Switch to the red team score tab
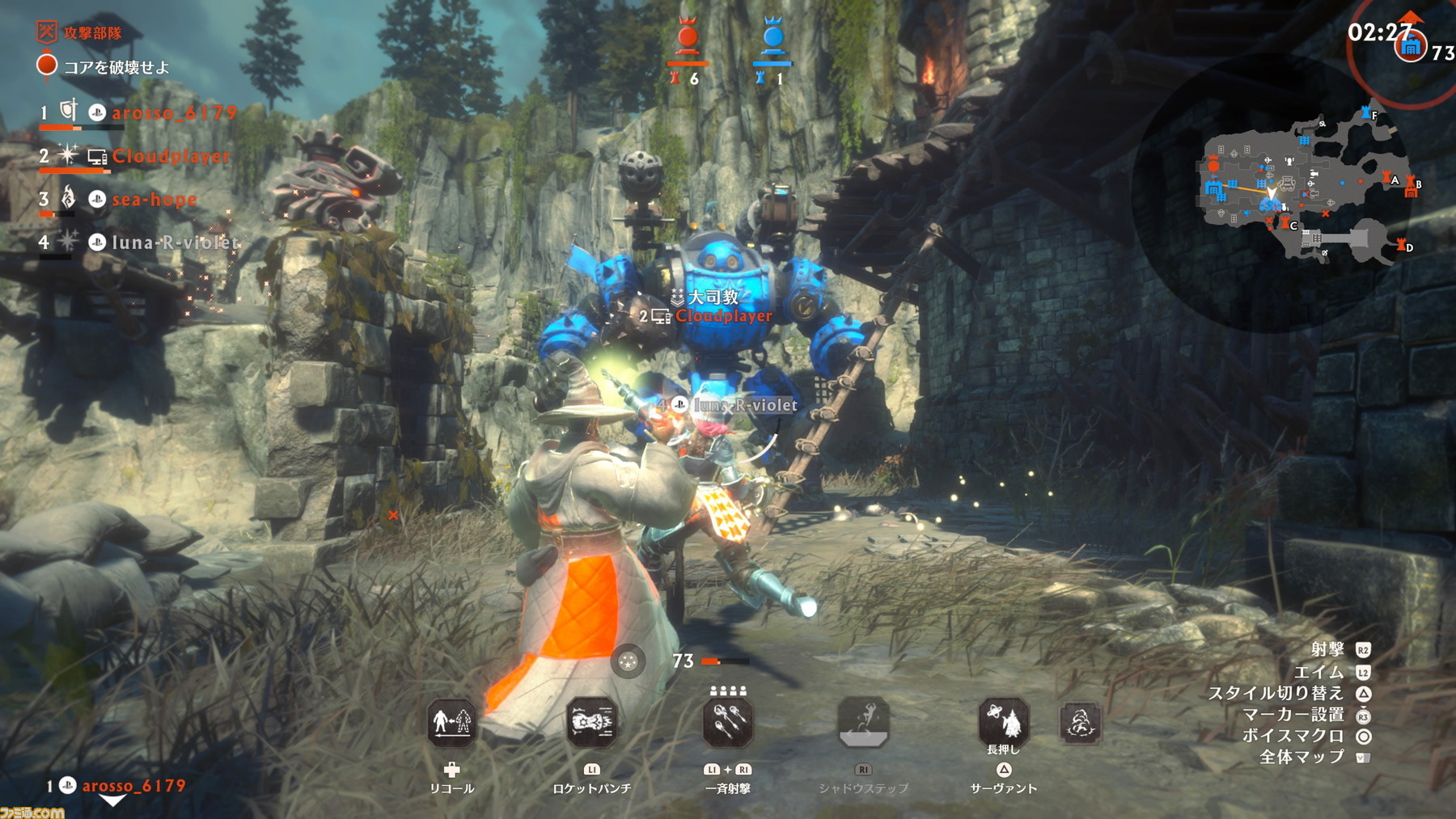Image resolution: width=1456 pixels, height=819 pixels. point(688,36)
